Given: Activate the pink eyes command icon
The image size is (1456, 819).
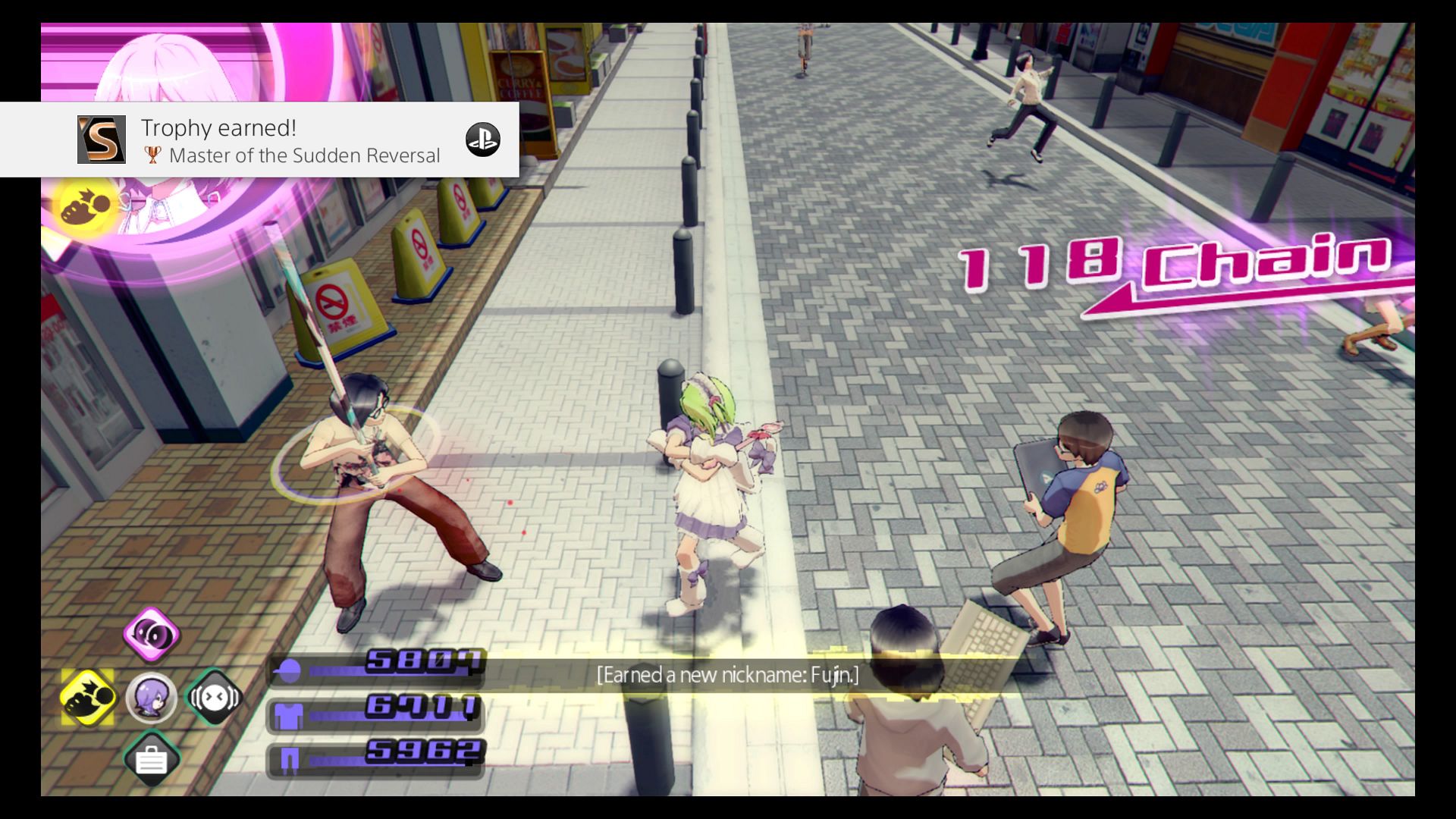Looking at the screenshot, I should tap(152, 635).
